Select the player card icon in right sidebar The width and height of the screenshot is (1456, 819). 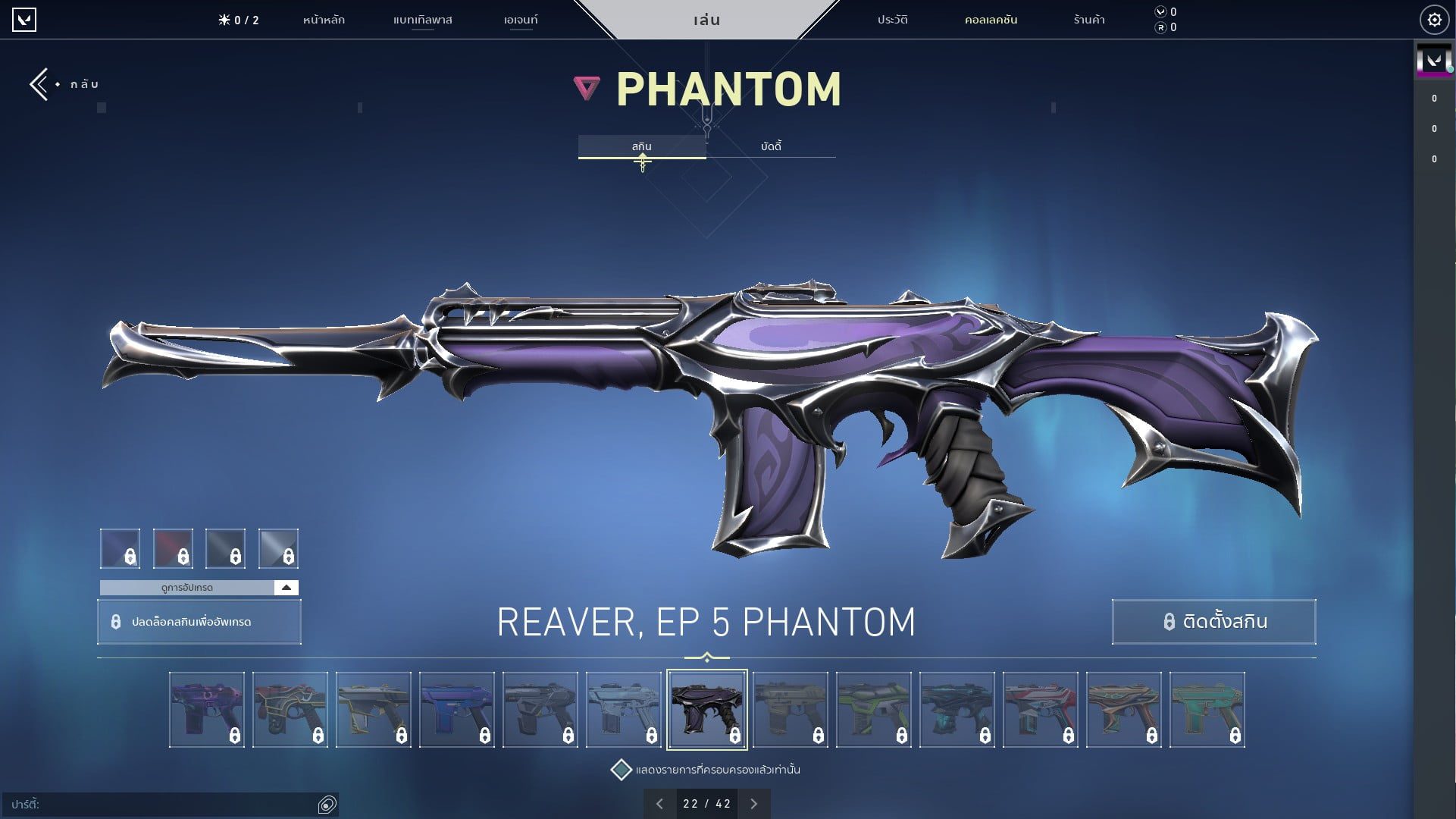coord(1433,61)
